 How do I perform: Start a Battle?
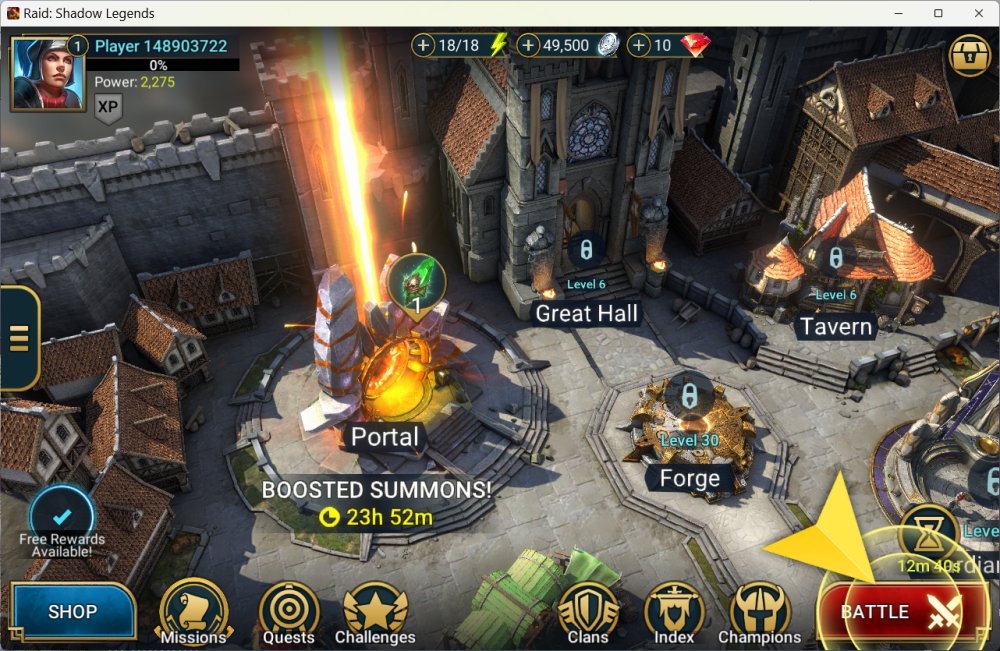click(901, 611)
